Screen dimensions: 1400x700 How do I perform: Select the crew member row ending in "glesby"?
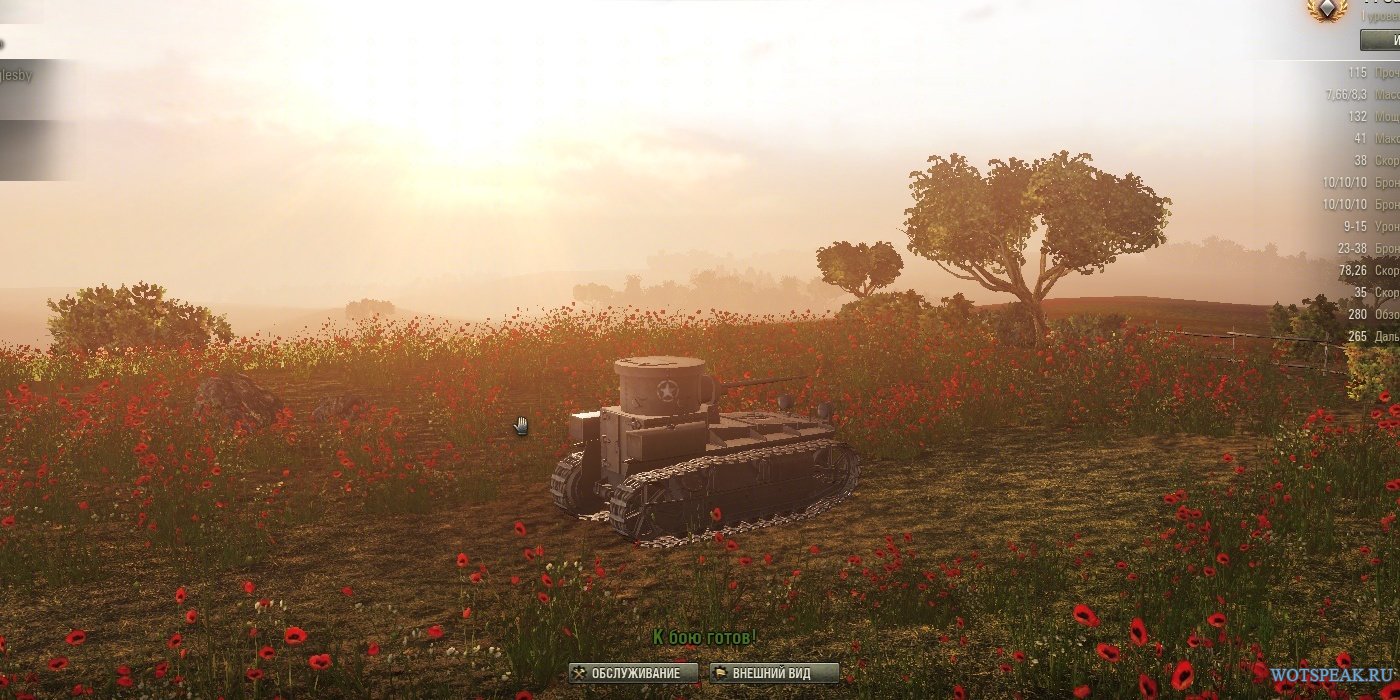[30, 76]
